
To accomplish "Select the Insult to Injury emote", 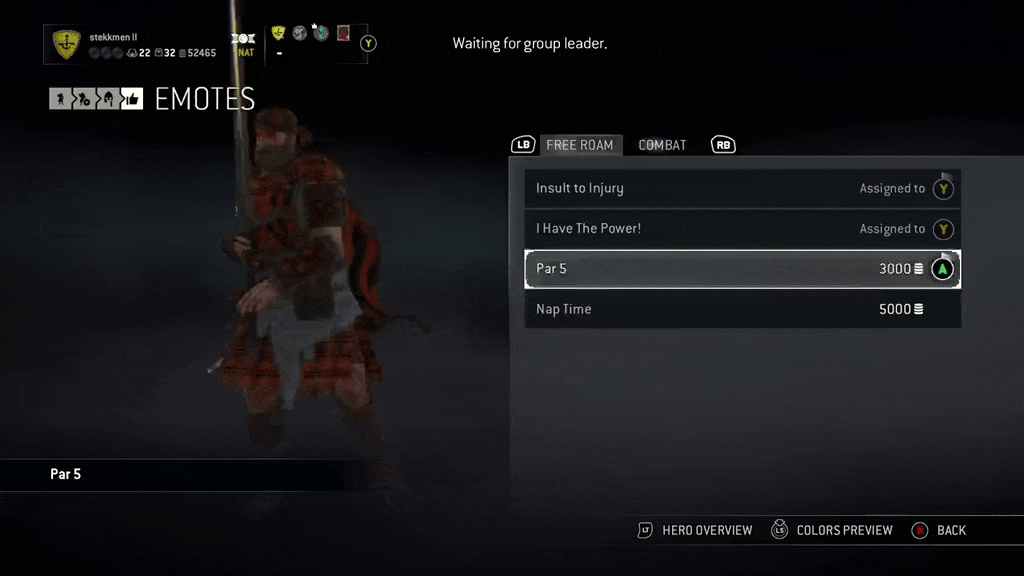I will 742,188.
